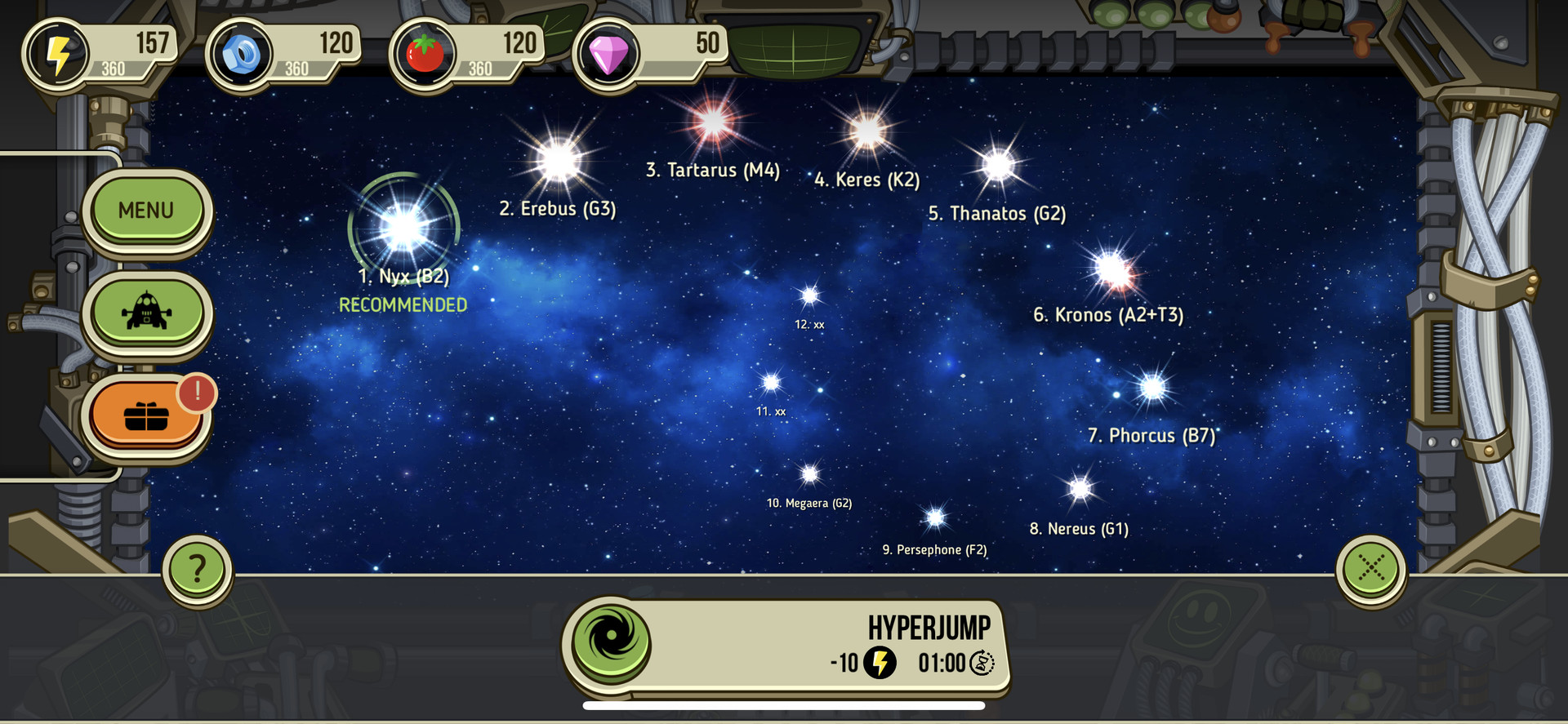1568x724 pixels.
Task: Pick star 4. Keres (K2)
Action: pyautogui.click(x=866, y=131)
